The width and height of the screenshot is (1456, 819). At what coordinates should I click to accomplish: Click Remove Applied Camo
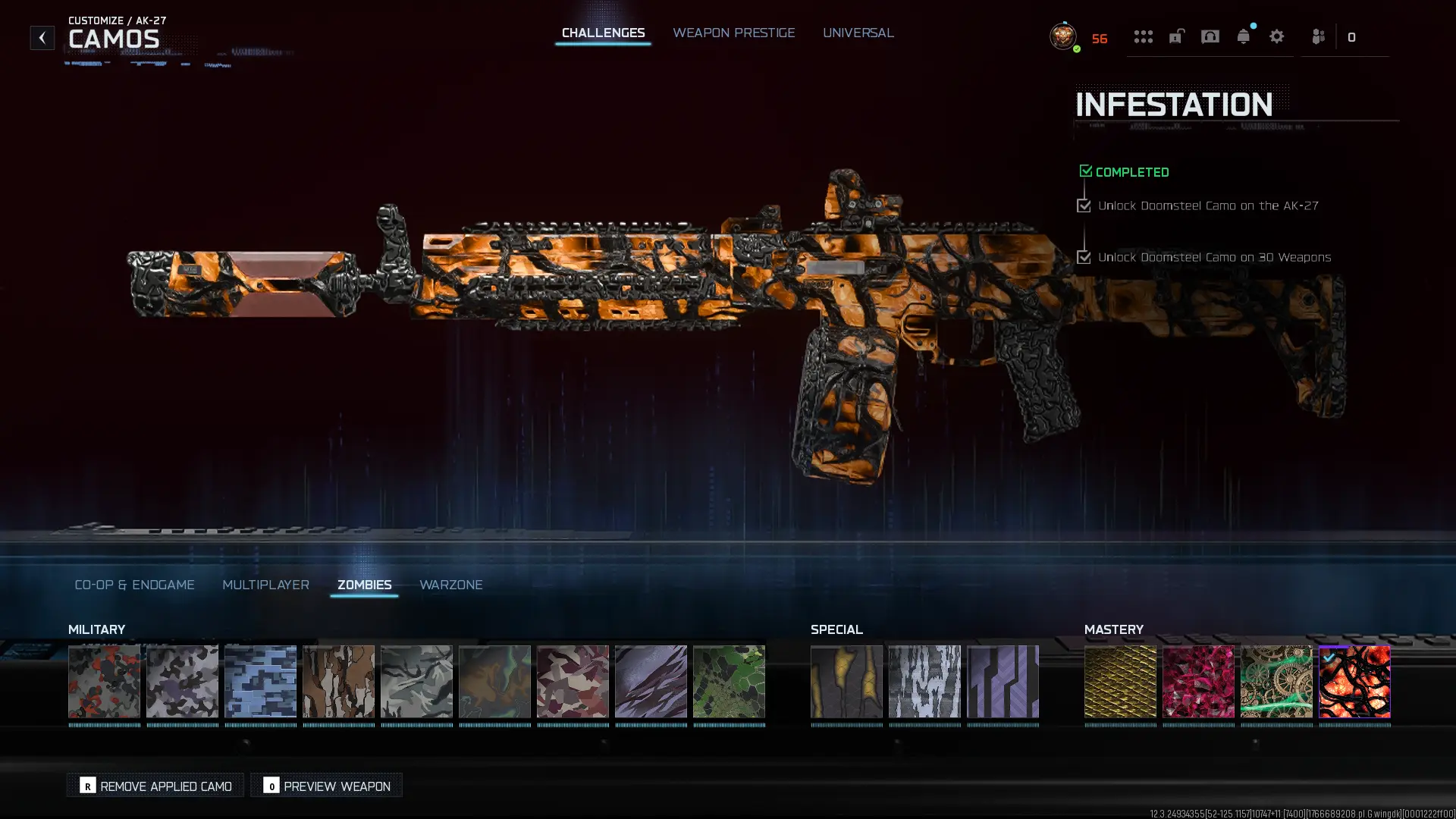(x=155, y=786)
